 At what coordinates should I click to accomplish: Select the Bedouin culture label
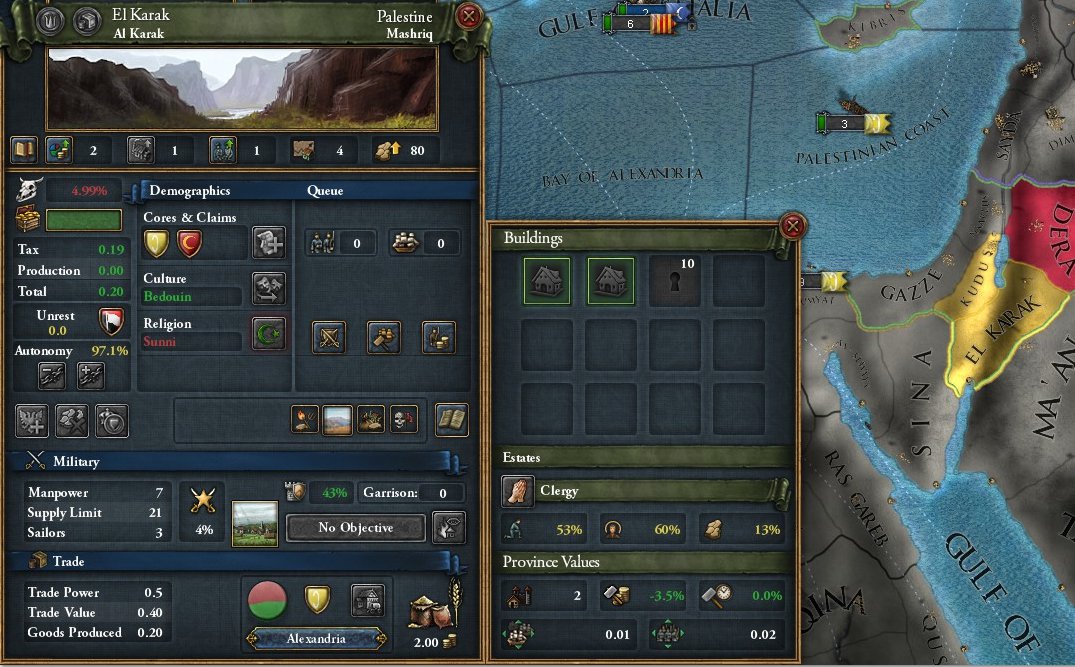190,297
